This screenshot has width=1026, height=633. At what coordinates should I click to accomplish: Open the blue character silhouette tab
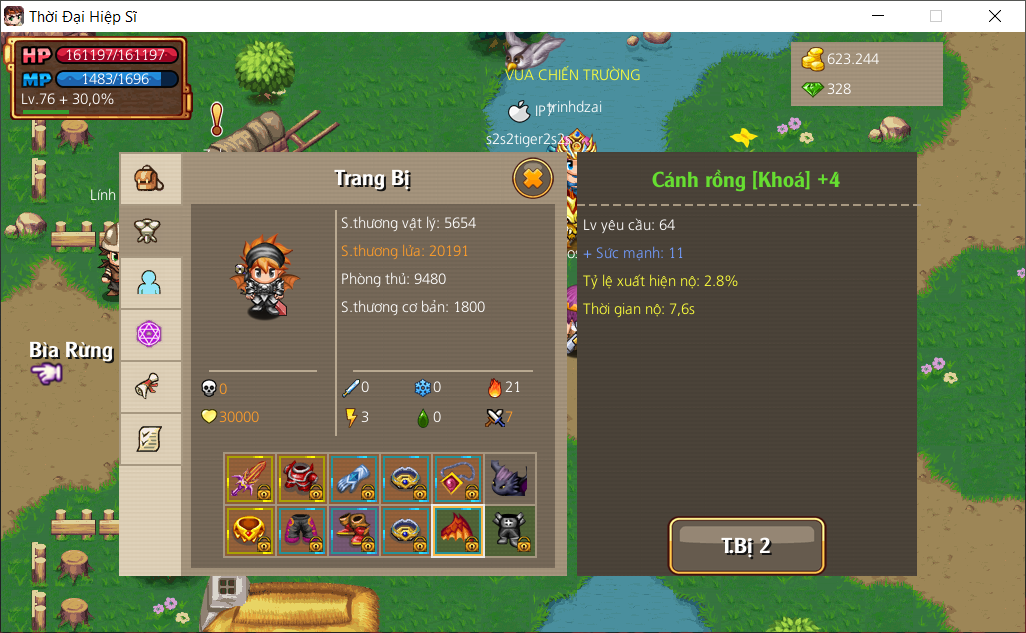pos(150,283)
